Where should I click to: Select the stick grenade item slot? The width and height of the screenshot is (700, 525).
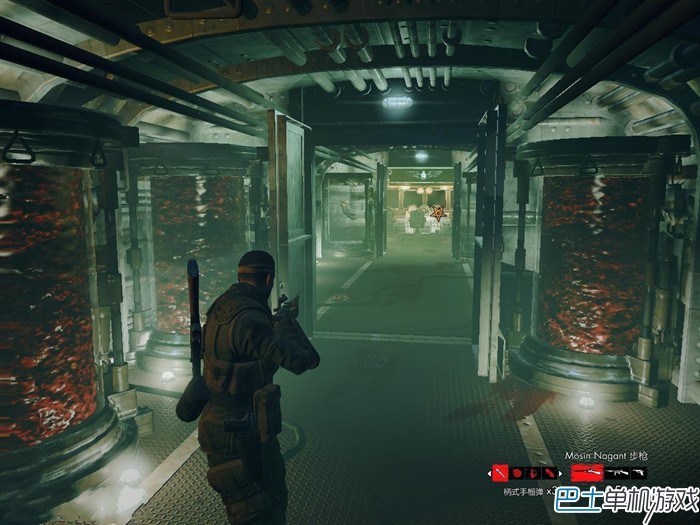pyautogui.click(x=500, y=473)
